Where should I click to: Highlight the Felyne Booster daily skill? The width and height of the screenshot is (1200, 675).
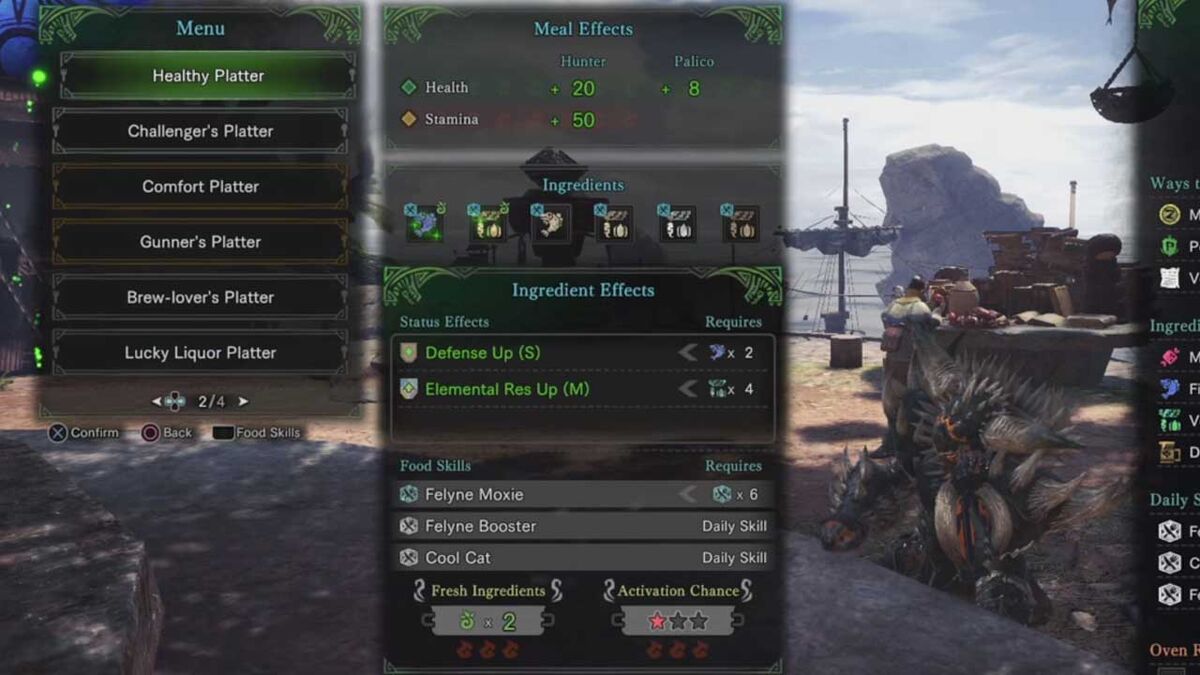point(582,526)
